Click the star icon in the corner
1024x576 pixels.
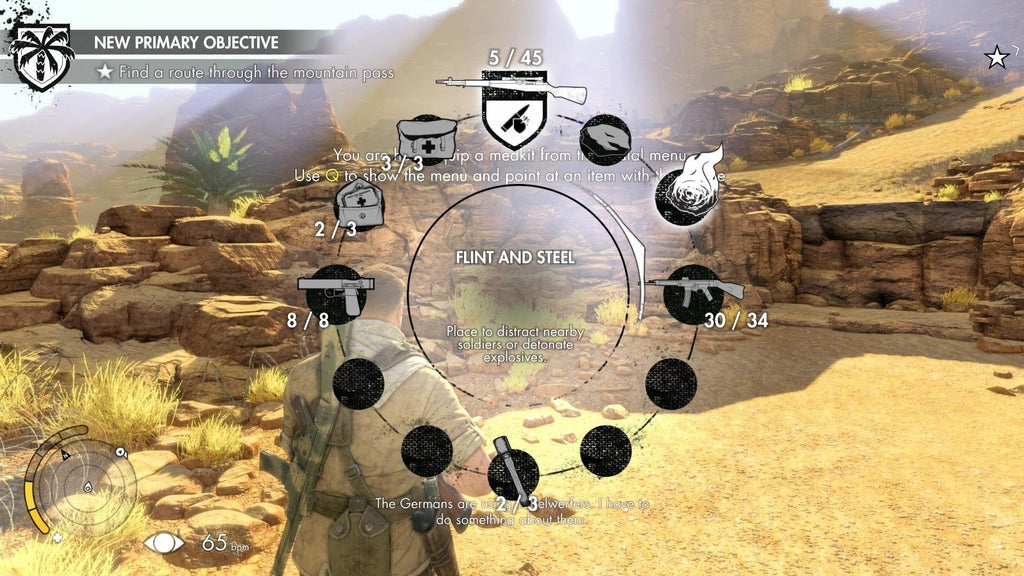[x=996, y=58]
